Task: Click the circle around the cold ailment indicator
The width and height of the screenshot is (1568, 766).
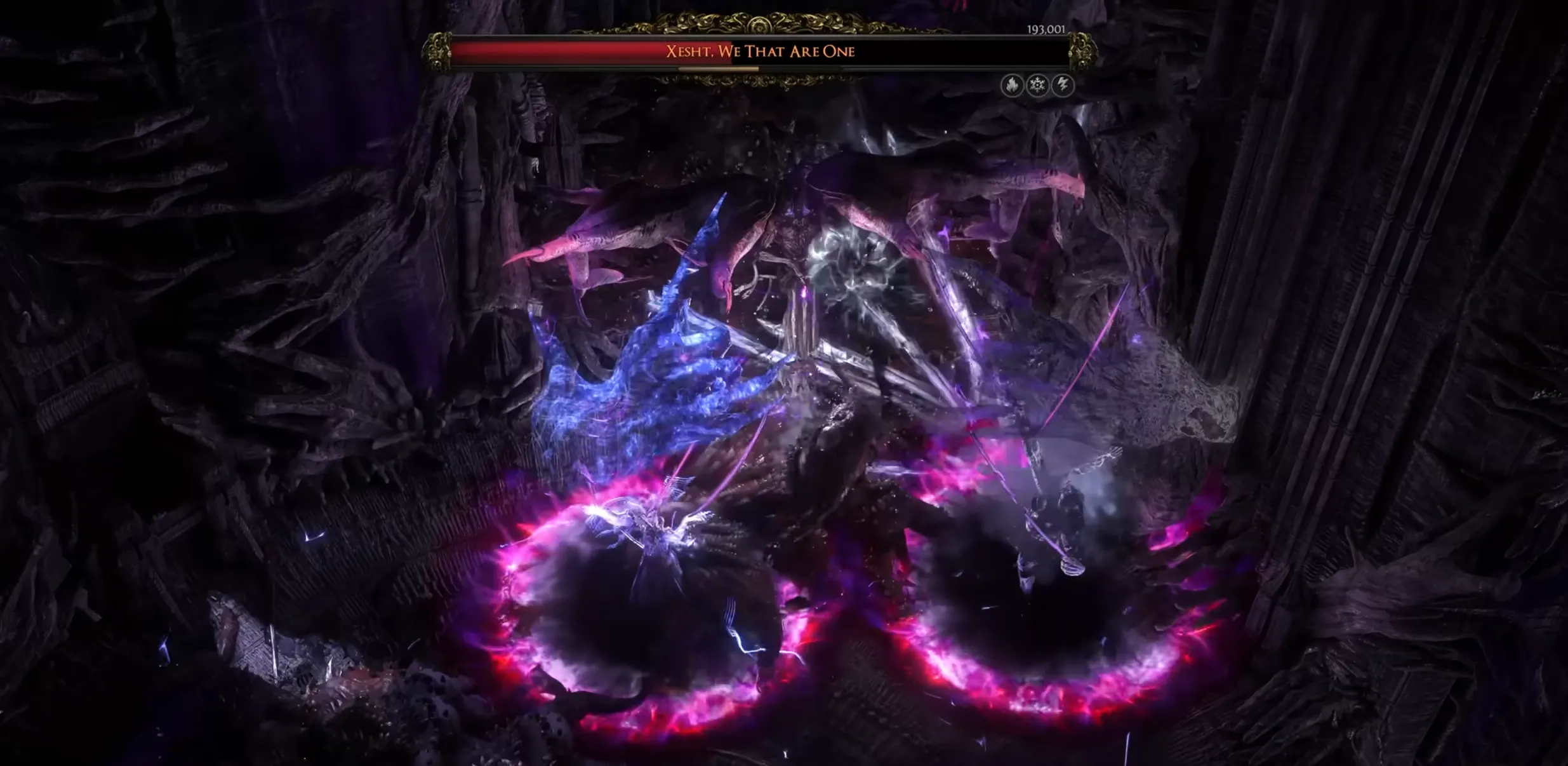Action: click(x=1037, y=86)
